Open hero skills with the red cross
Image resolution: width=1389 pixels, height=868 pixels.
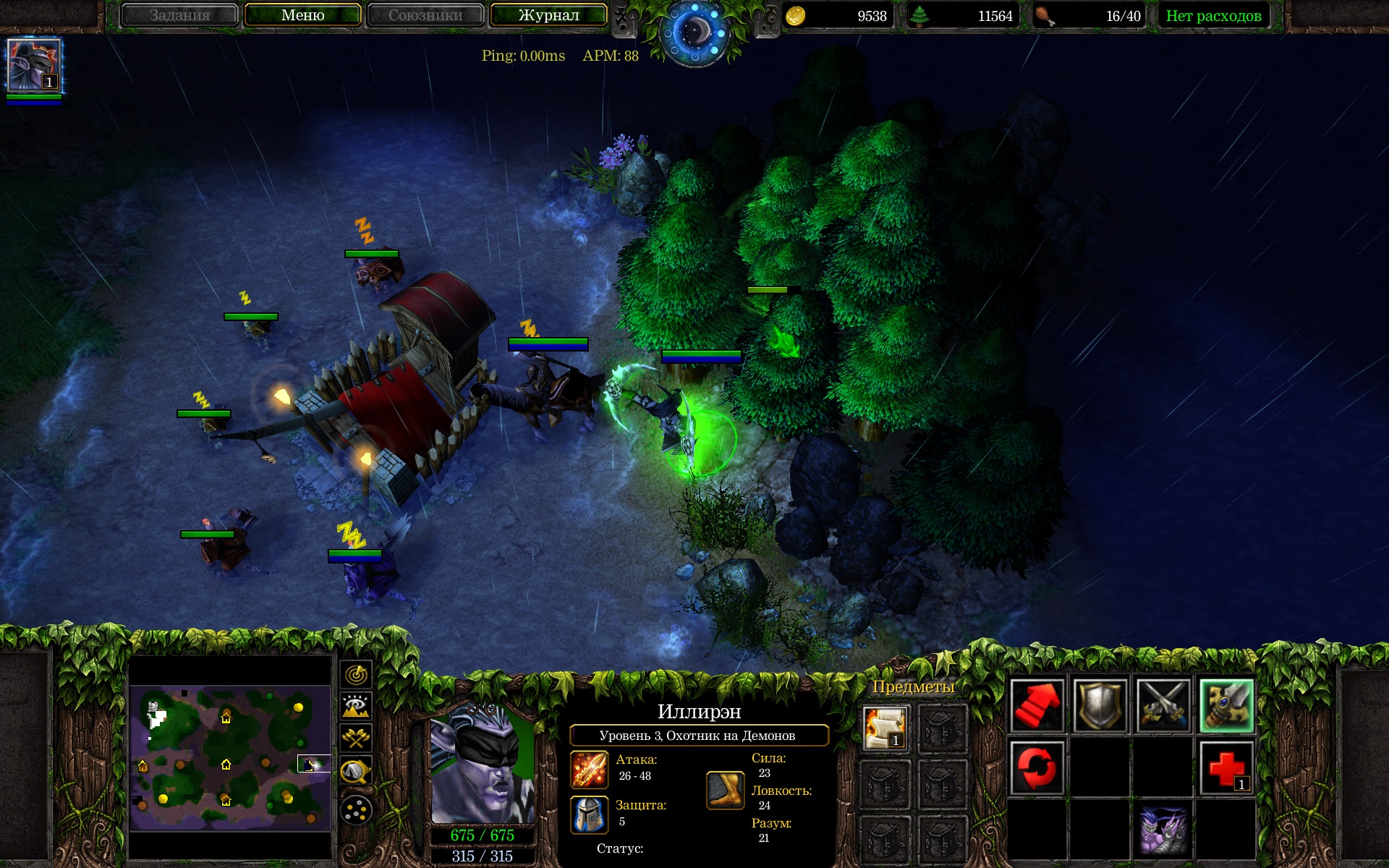pos(1226,768)
